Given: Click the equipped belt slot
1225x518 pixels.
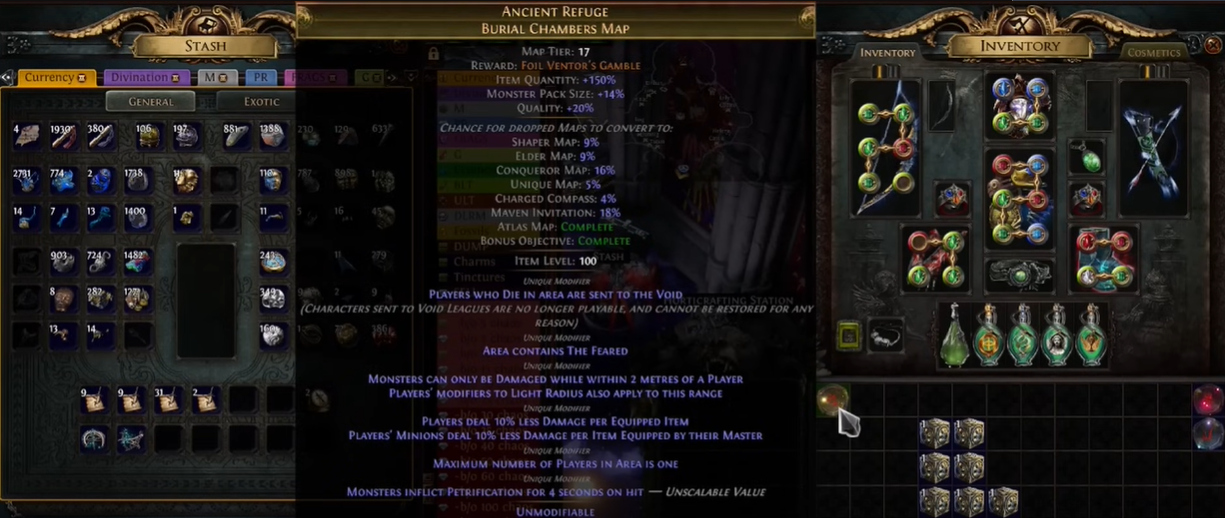Looking at the screenshot, I should pos(1019,275).
